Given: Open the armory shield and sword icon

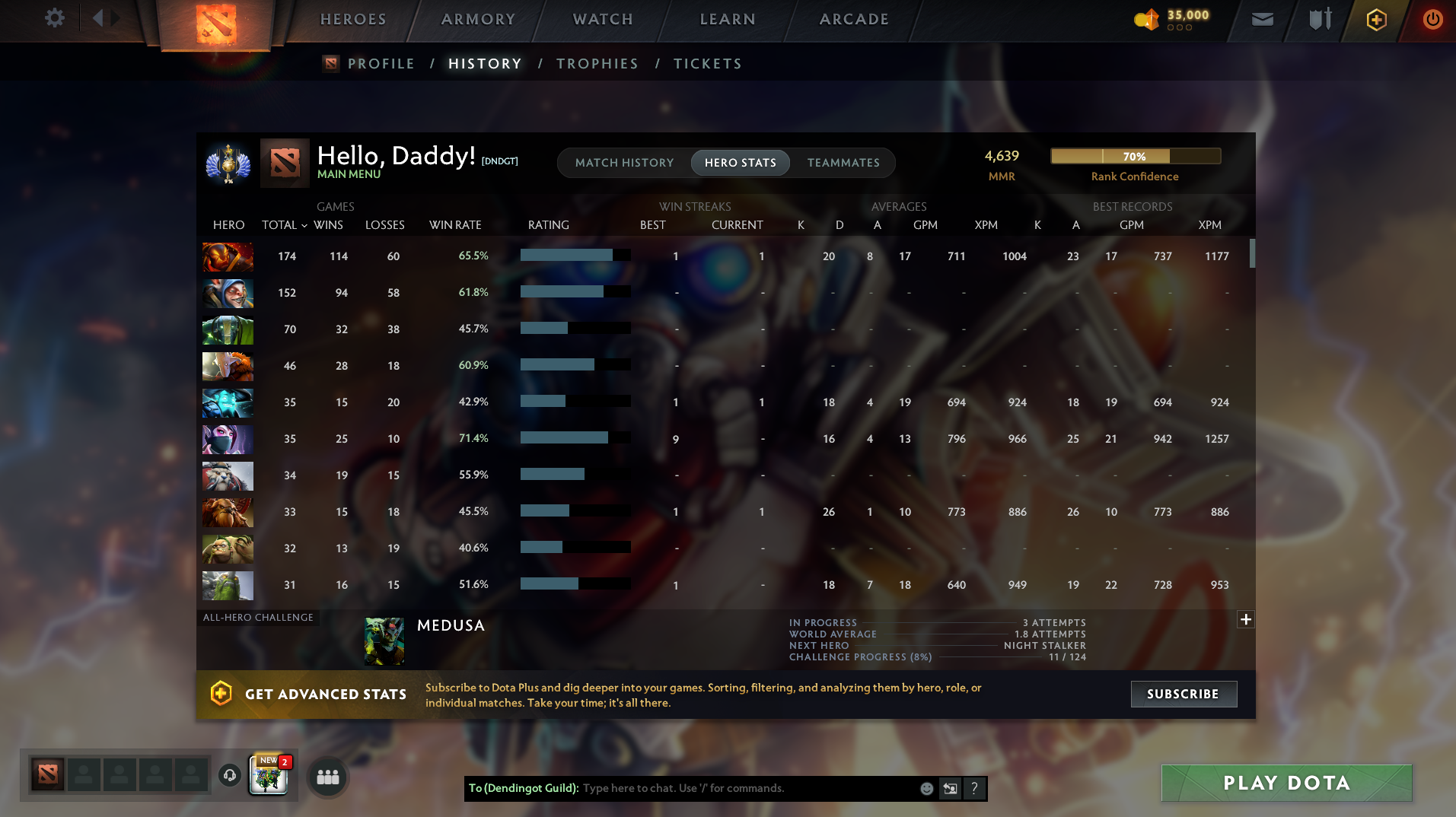Looking at the screenshot, I should click(1318, 19).
